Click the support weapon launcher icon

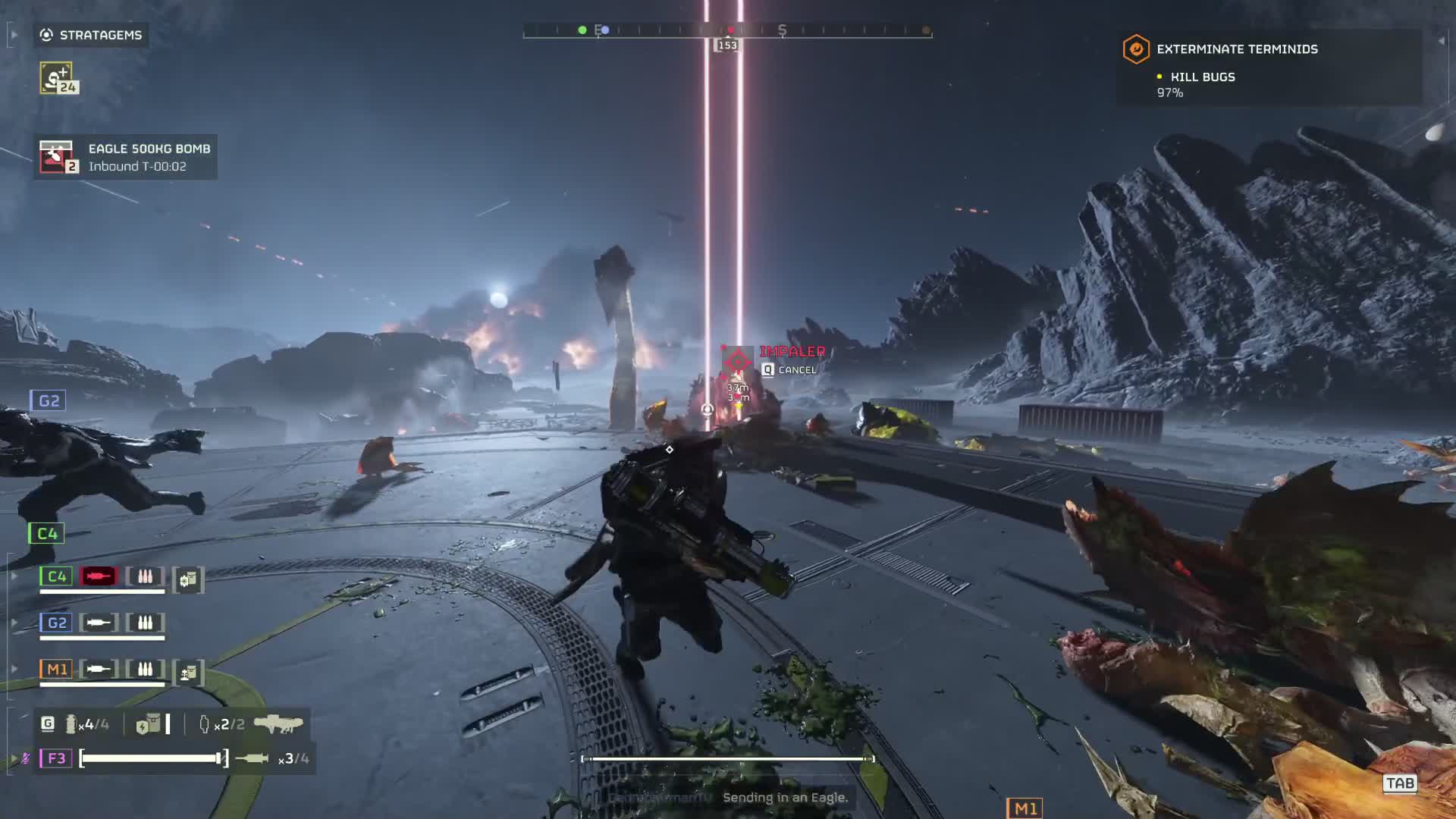278,724
